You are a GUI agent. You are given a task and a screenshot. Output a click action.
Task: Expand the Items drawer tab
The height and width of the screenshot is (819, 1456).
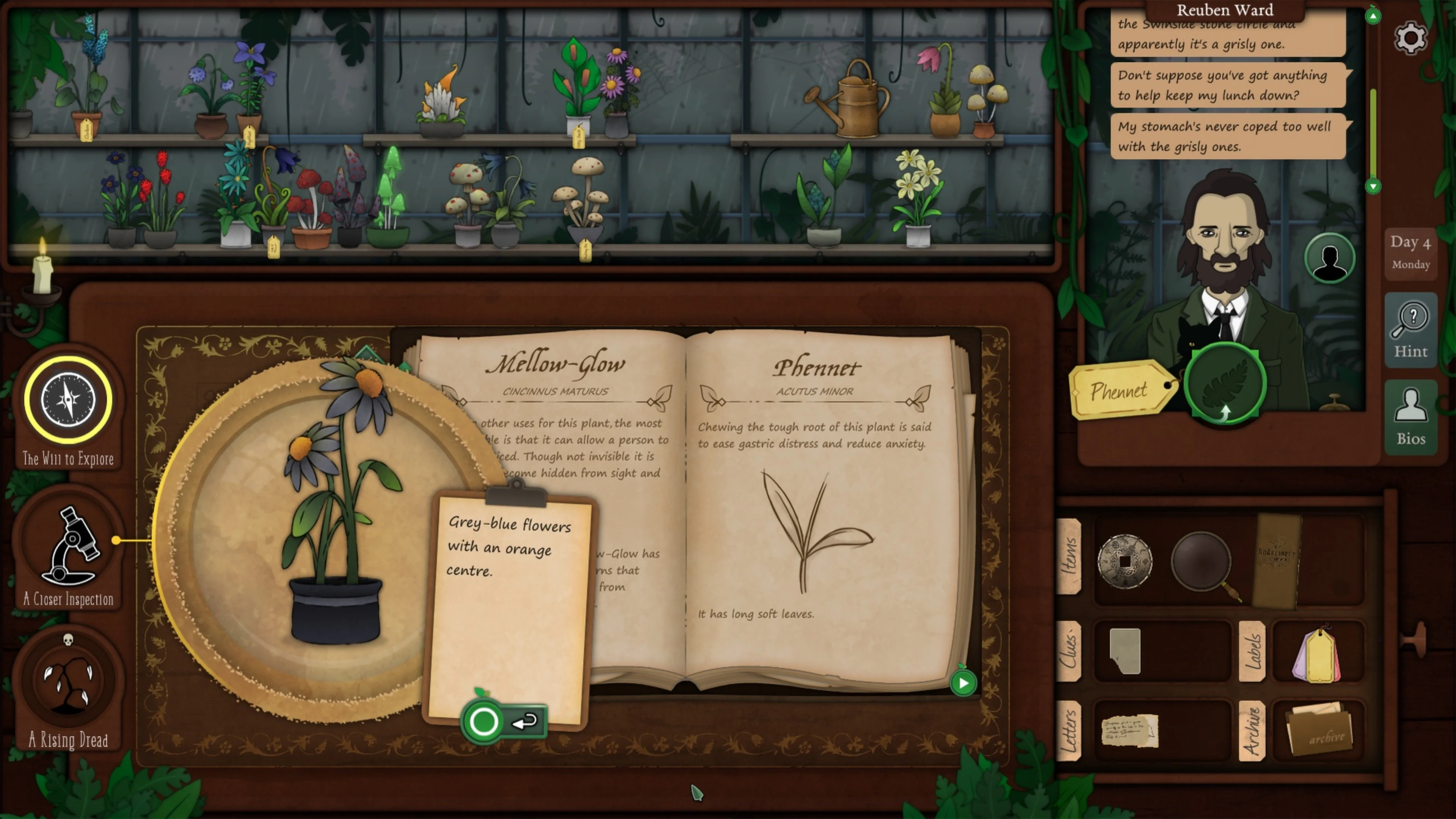(x=1070, y=557)
